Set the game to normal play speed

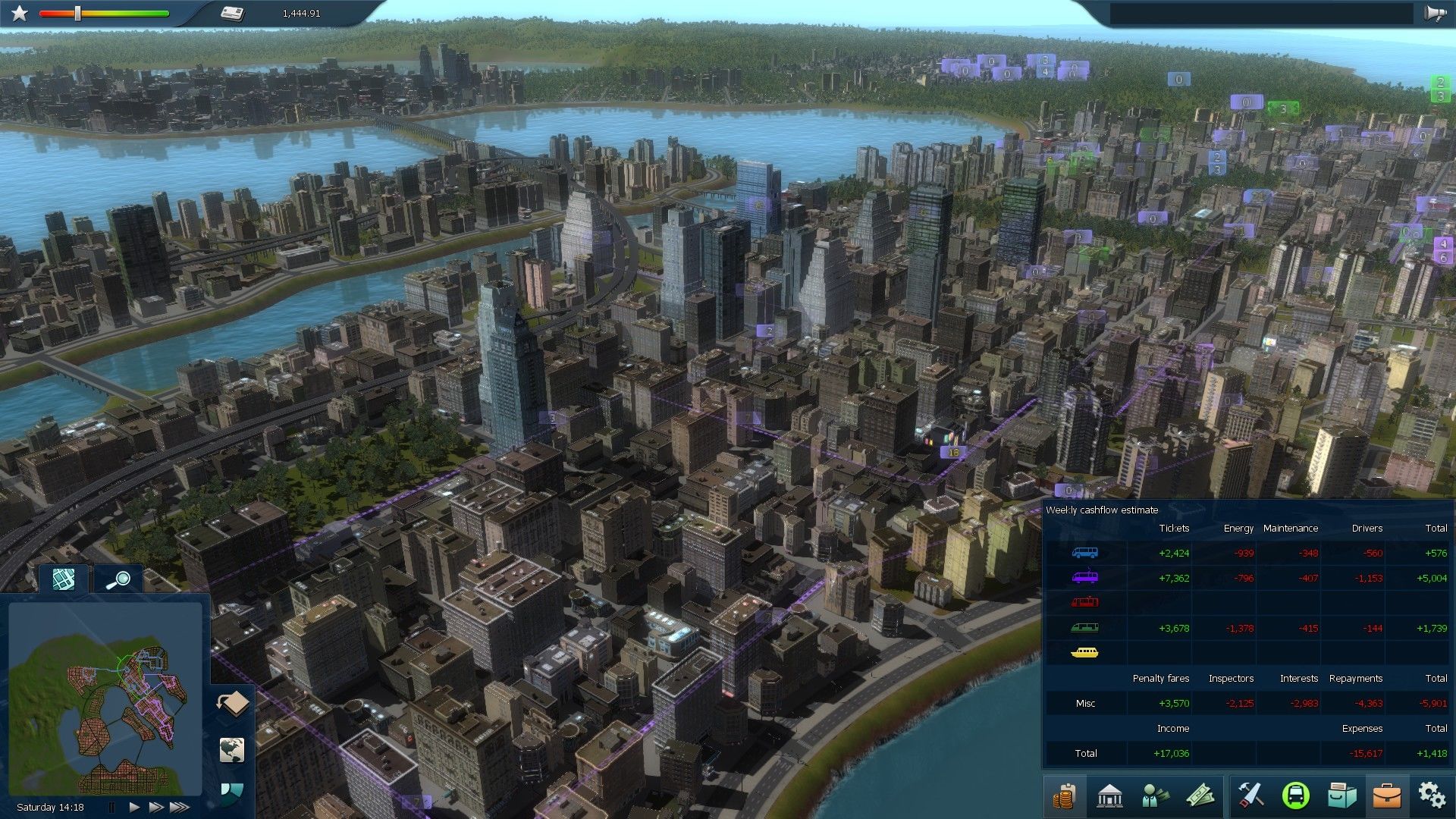[134, 807]
